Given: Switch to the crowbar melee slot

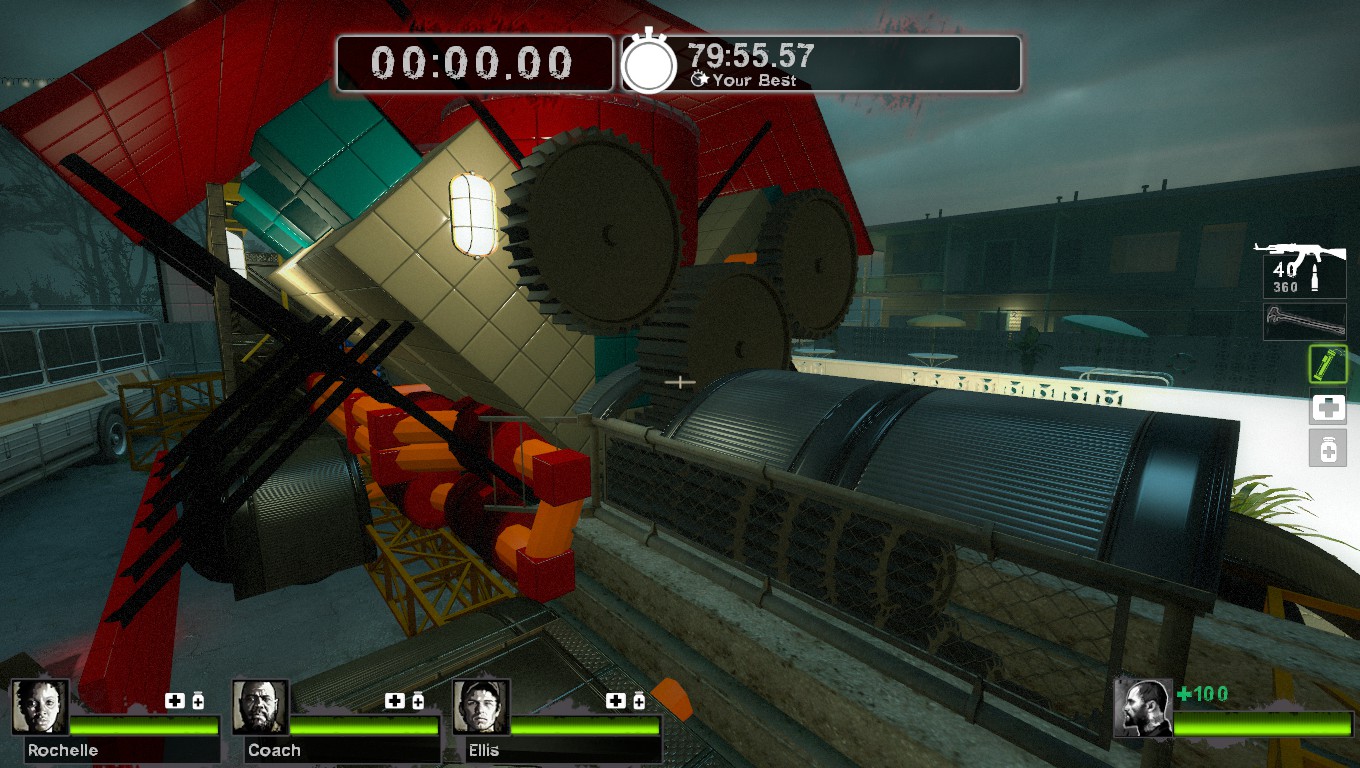Looking at the screenshot, I should 1304,322.
